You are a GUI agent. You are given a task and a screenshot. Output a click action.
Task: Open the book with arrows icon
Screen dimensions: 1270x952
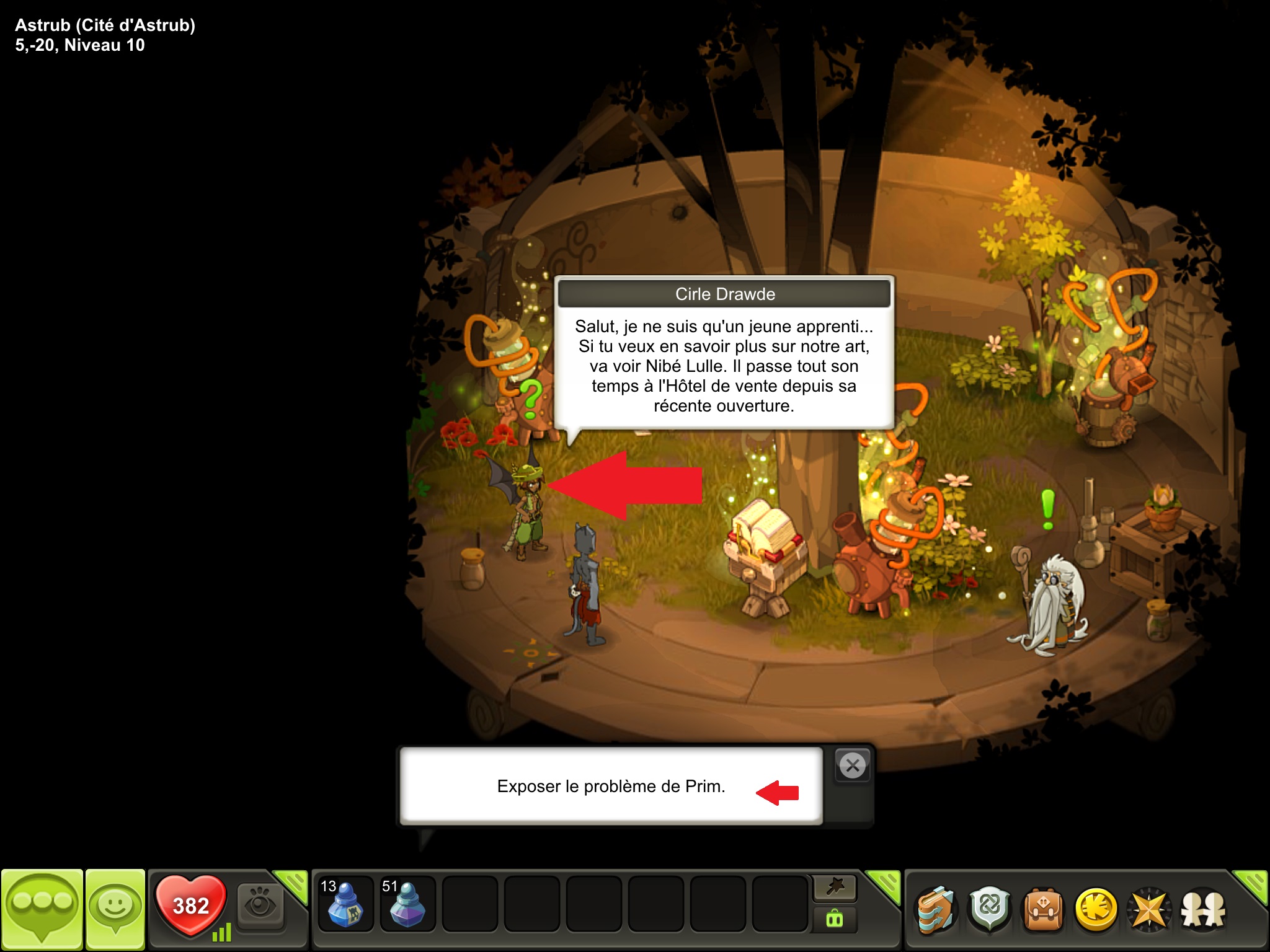tap(936, 910)
